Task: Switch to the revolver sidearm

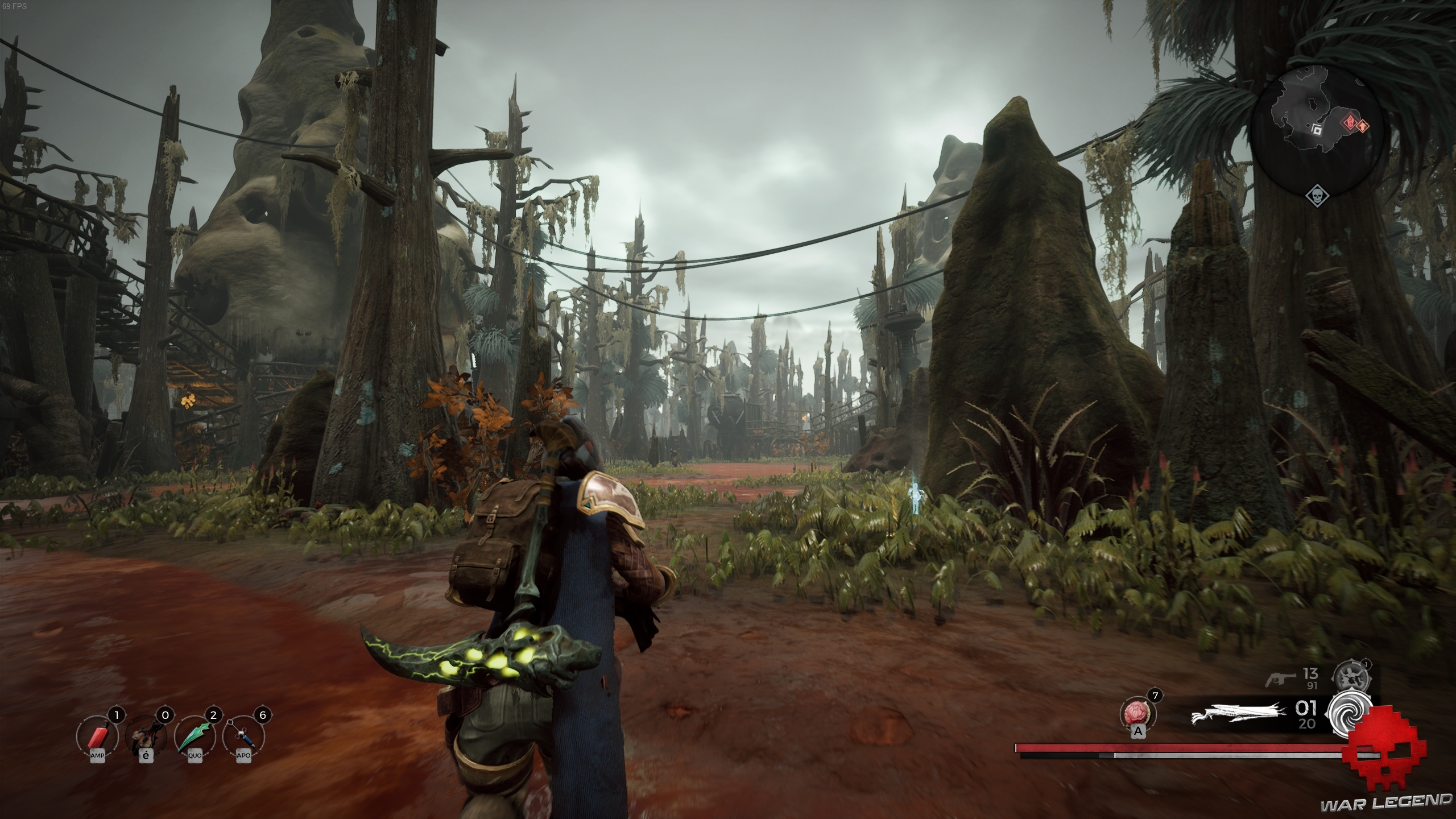Action: click(1282, 679)
